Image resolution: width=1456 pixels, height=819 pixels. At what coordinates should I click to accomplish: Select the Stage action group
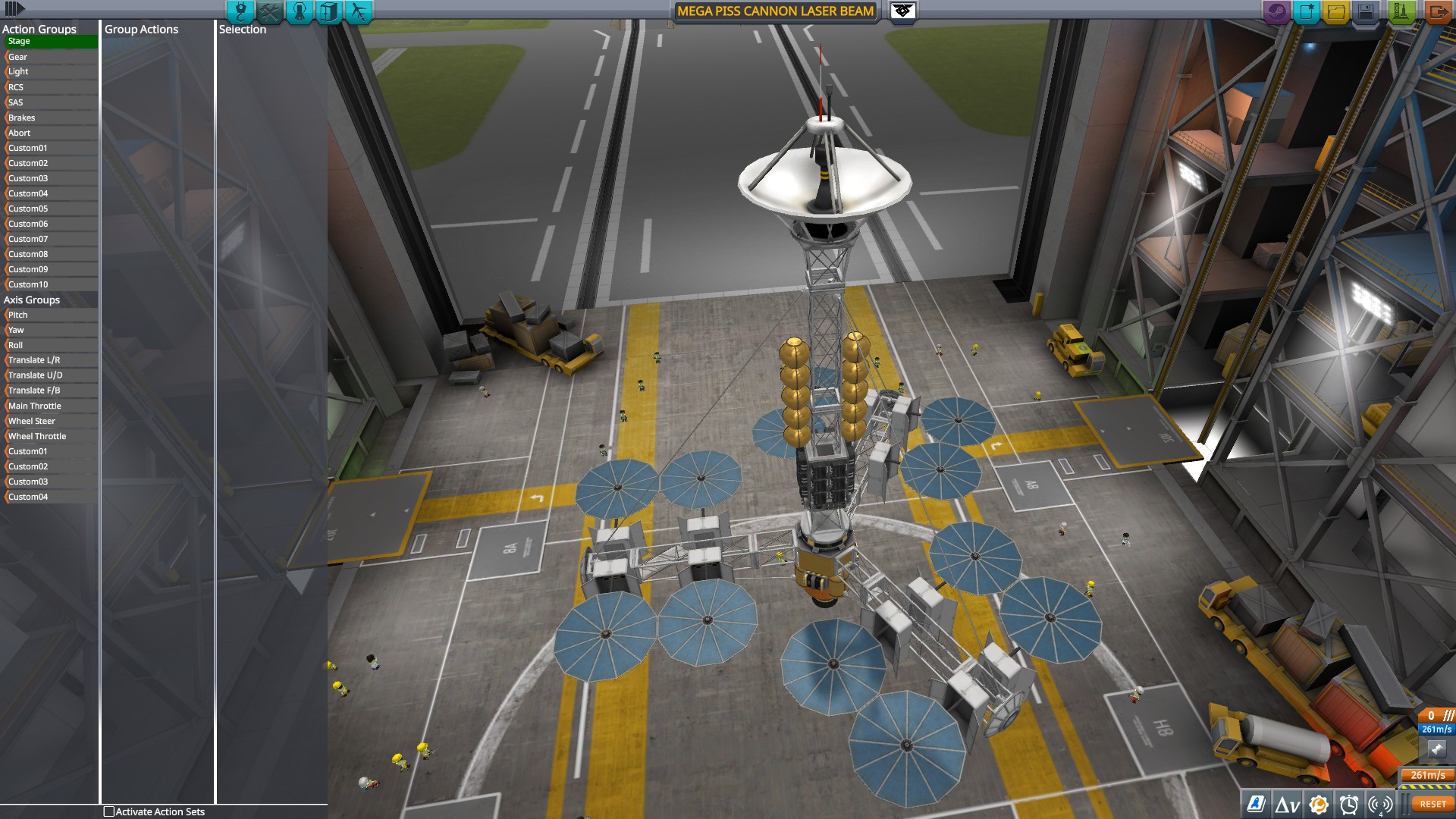point(49,41)
